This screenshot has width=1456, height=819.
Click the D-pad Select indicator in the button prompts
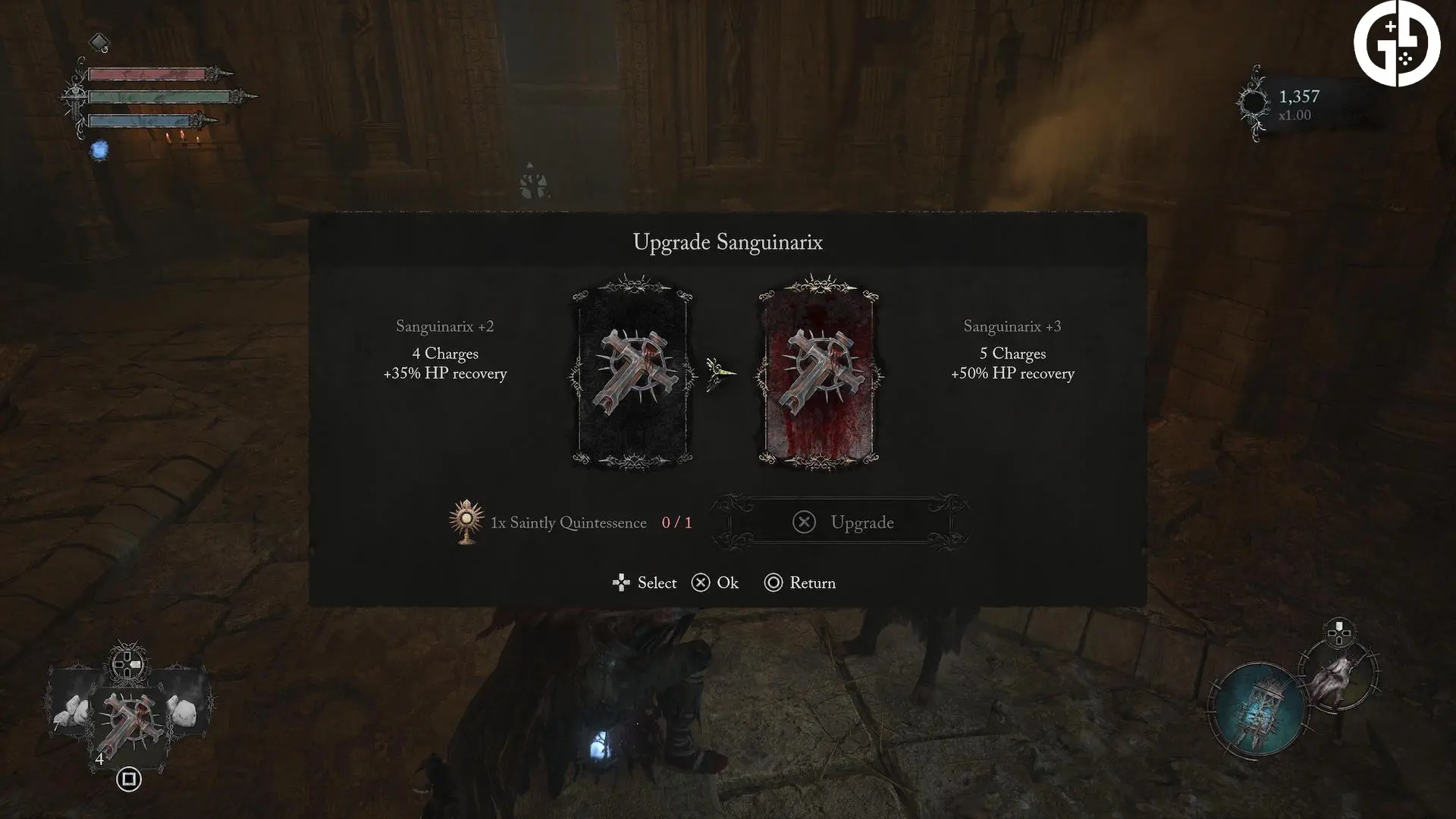click(620, 582)
